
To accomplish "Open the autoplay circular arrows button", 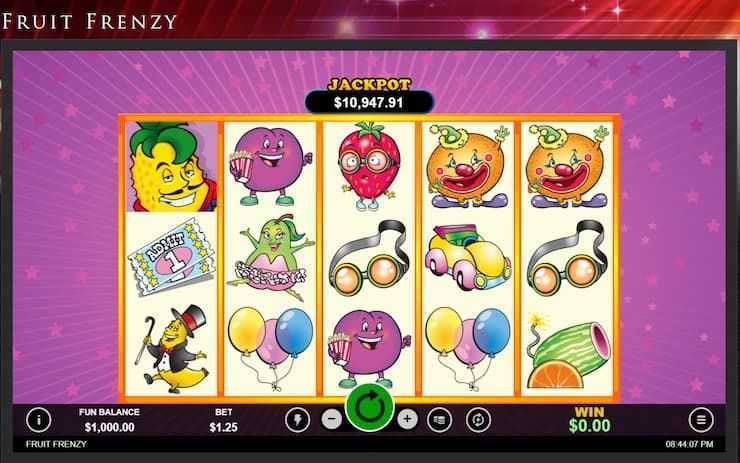I will [478, 420].
